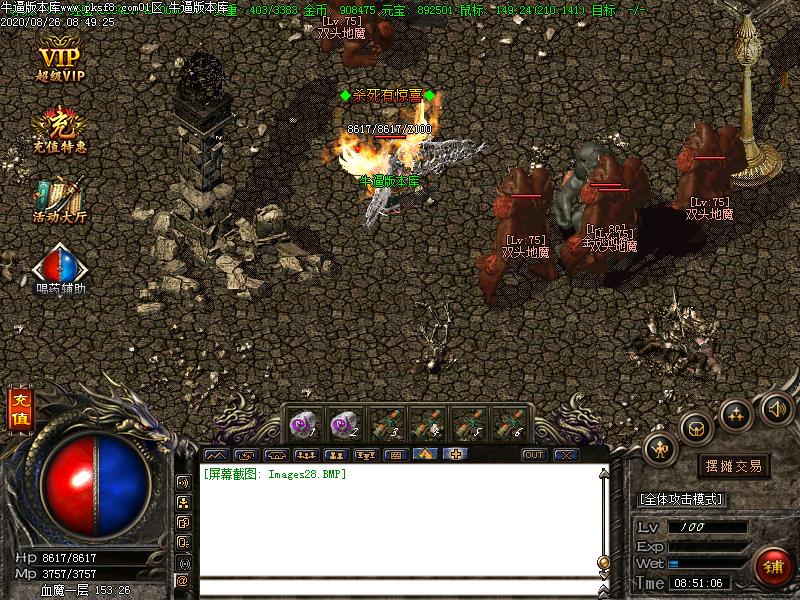Open the character panel warrior icon
The width and height of the screenshot is (800, 600).
click(x=661, y=449)
